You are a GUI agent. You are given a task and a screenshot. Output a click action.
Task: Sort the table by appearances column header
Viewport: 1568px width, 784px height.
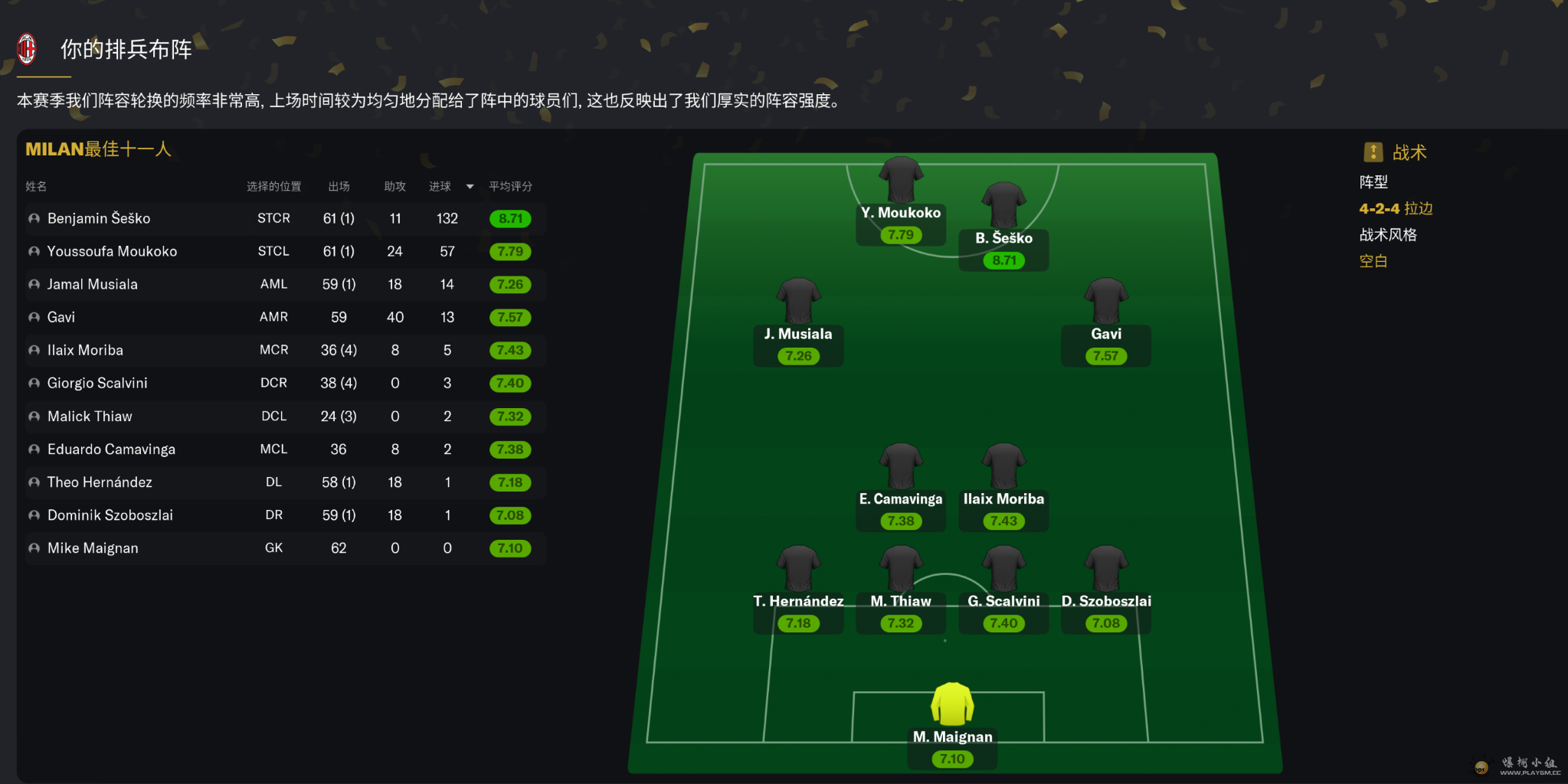click(339, 186)
